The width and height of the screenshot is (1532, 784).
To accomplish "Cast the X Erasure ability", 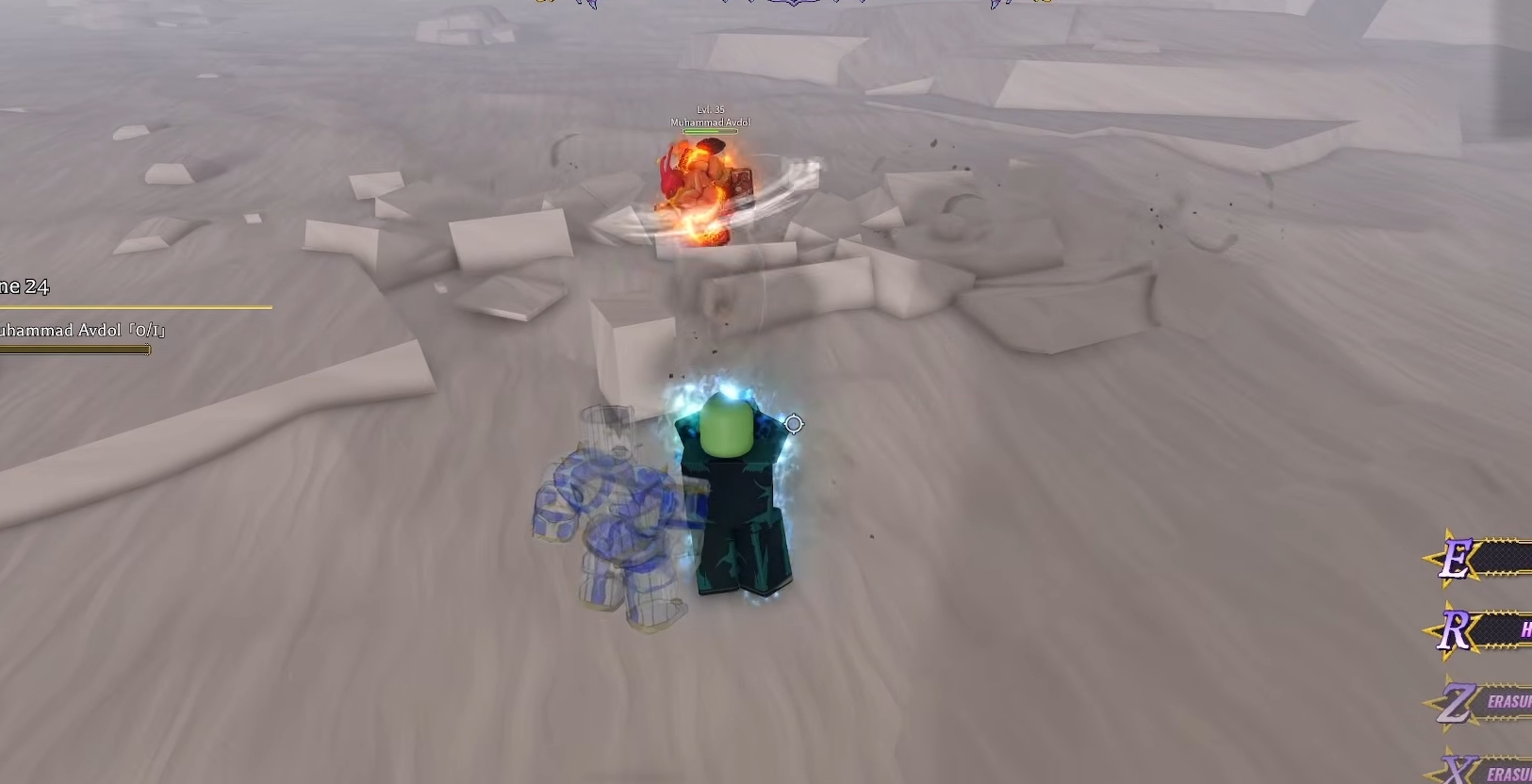I will [1507, 771].
